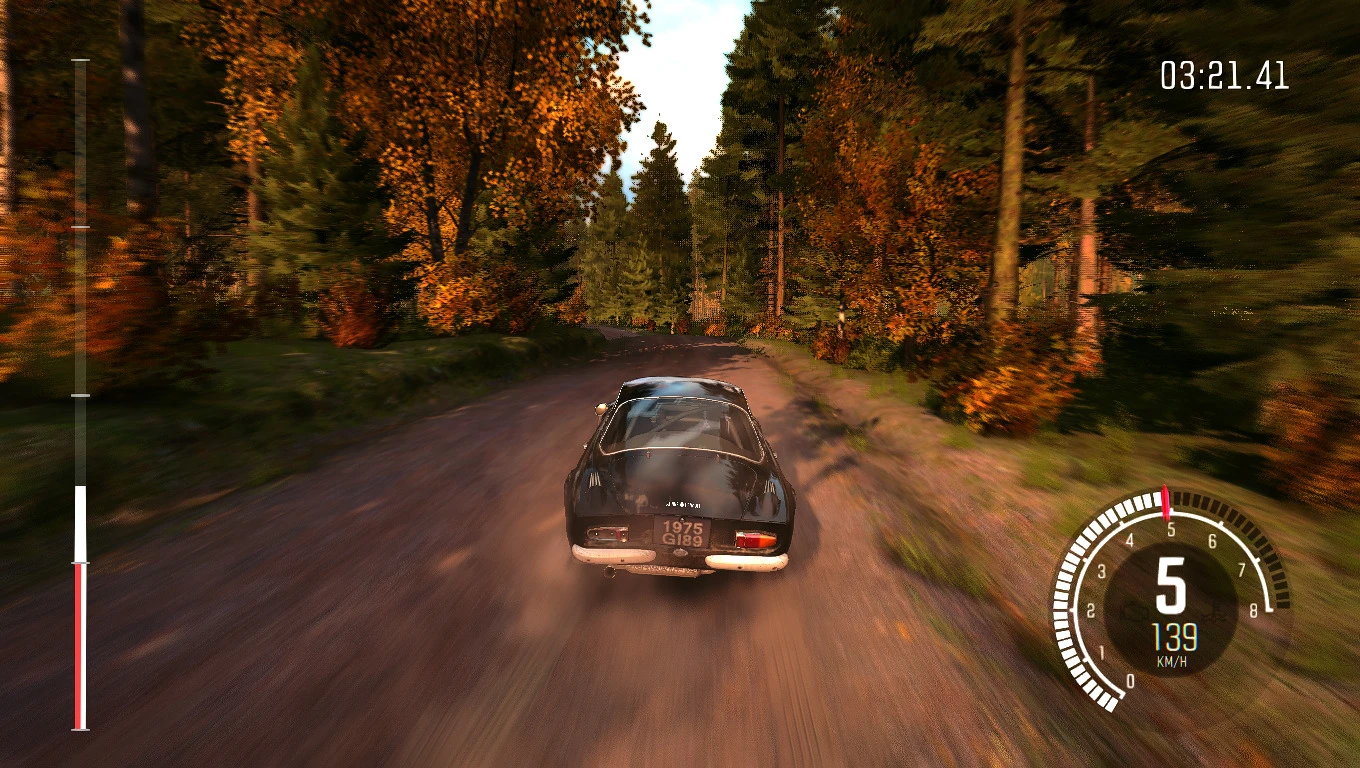Select the red tachometer needle at 5000 RPM
The height and width of the screenshot is (768, 1360).
pyautogui.click(x=1166, y=503)
